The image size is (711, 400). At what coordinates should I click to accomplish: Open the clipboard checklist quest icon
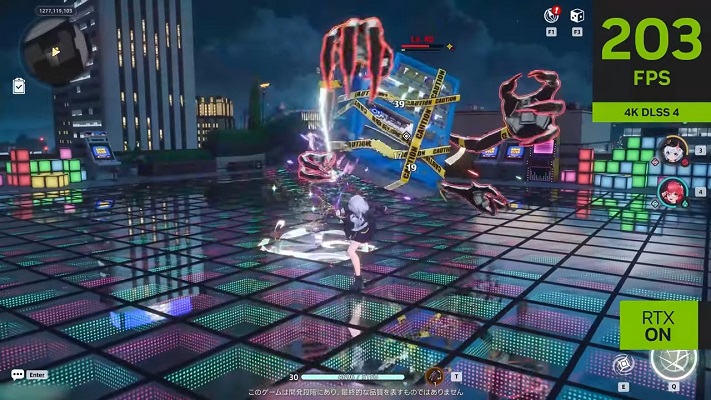click(x=19, y=87)
